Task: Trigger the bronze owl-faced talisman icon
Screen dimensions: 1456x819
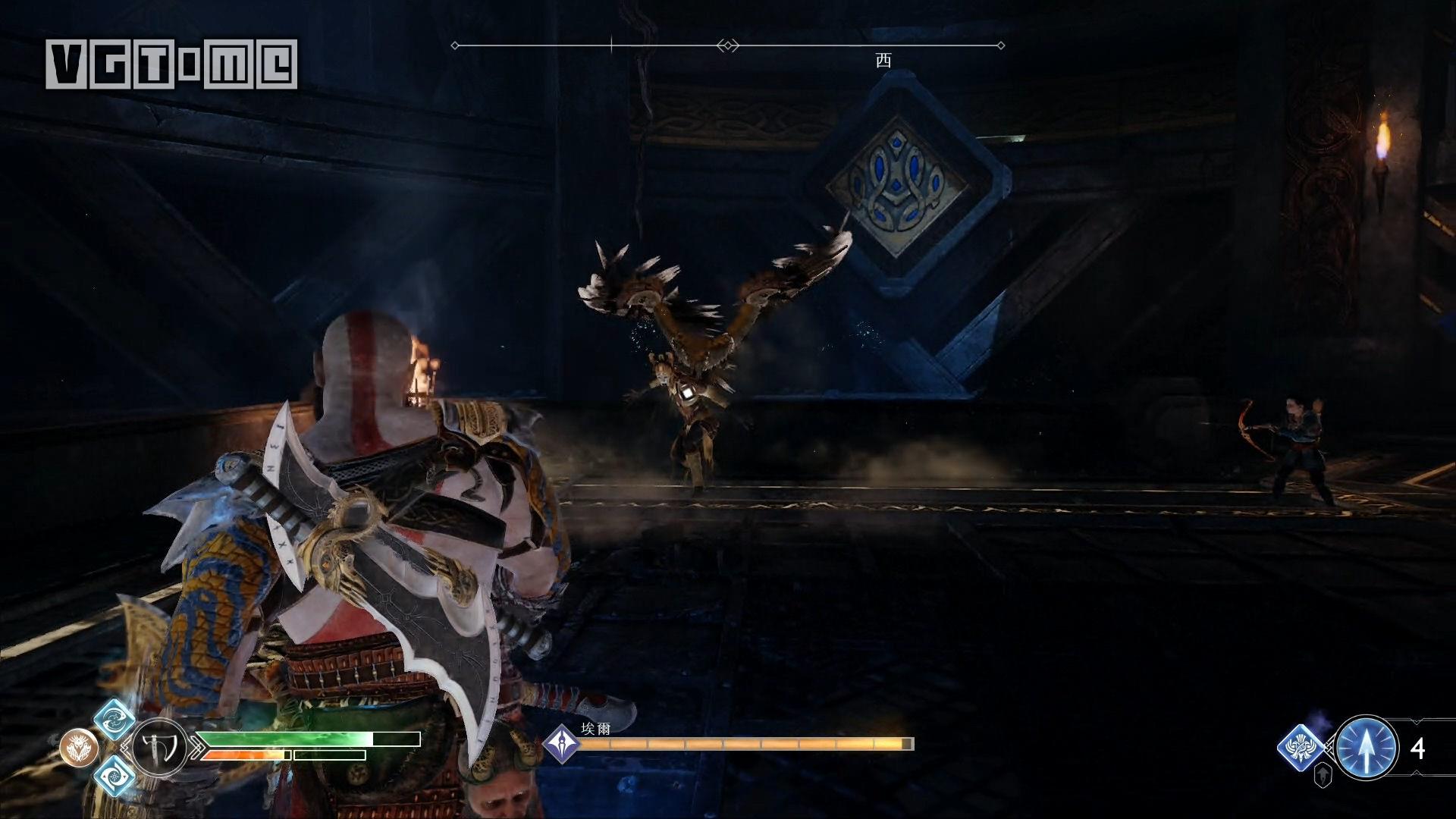Action: [x=77, y=747]
